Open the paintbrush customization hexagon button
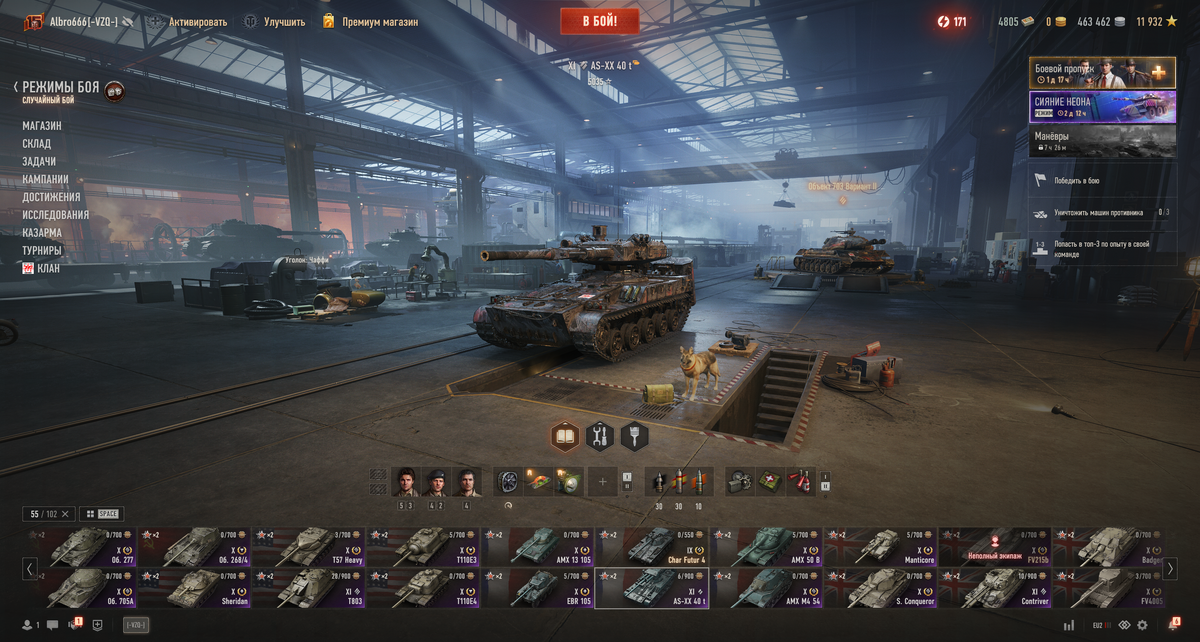The height and width of the screenshot is (642, 1200). coord(635,436)
